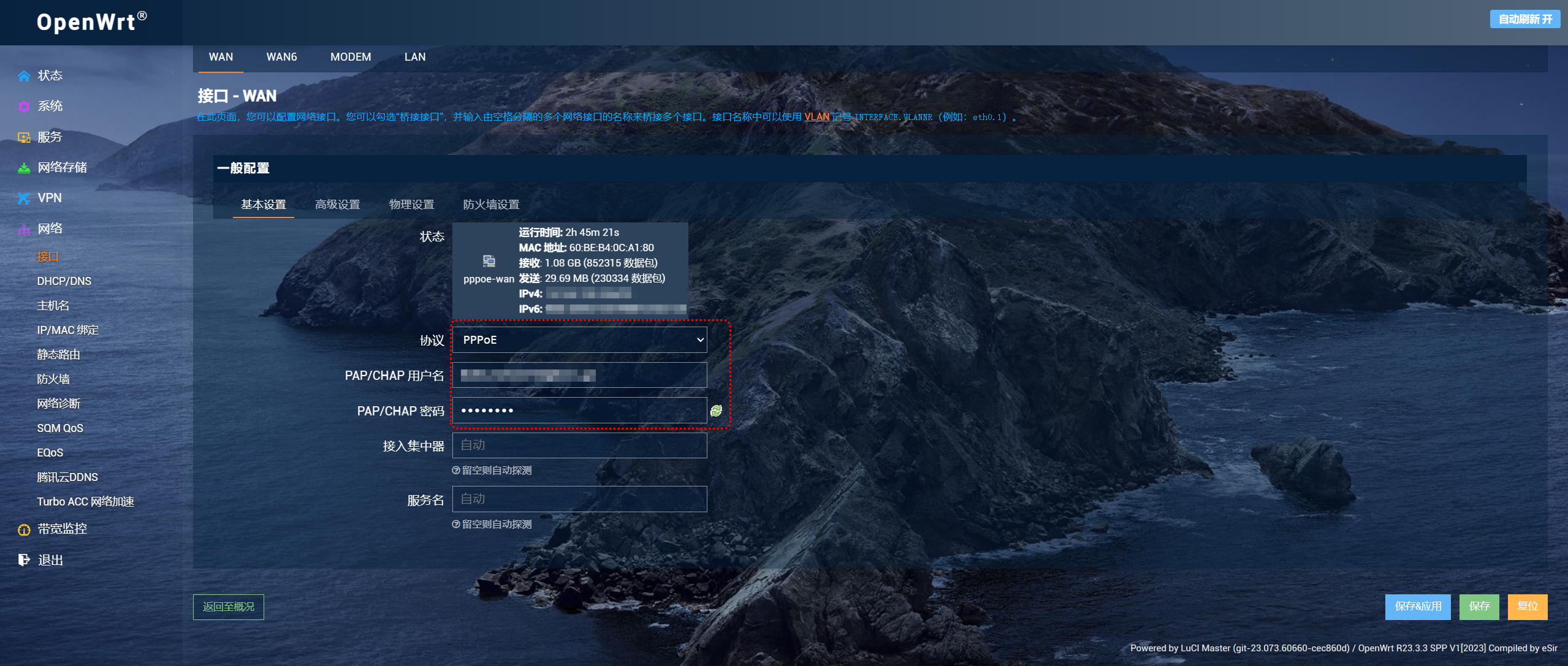Open the 协议 protocol dropdown
This screenshot has height=666, width=1568.
tap(579, 339)
